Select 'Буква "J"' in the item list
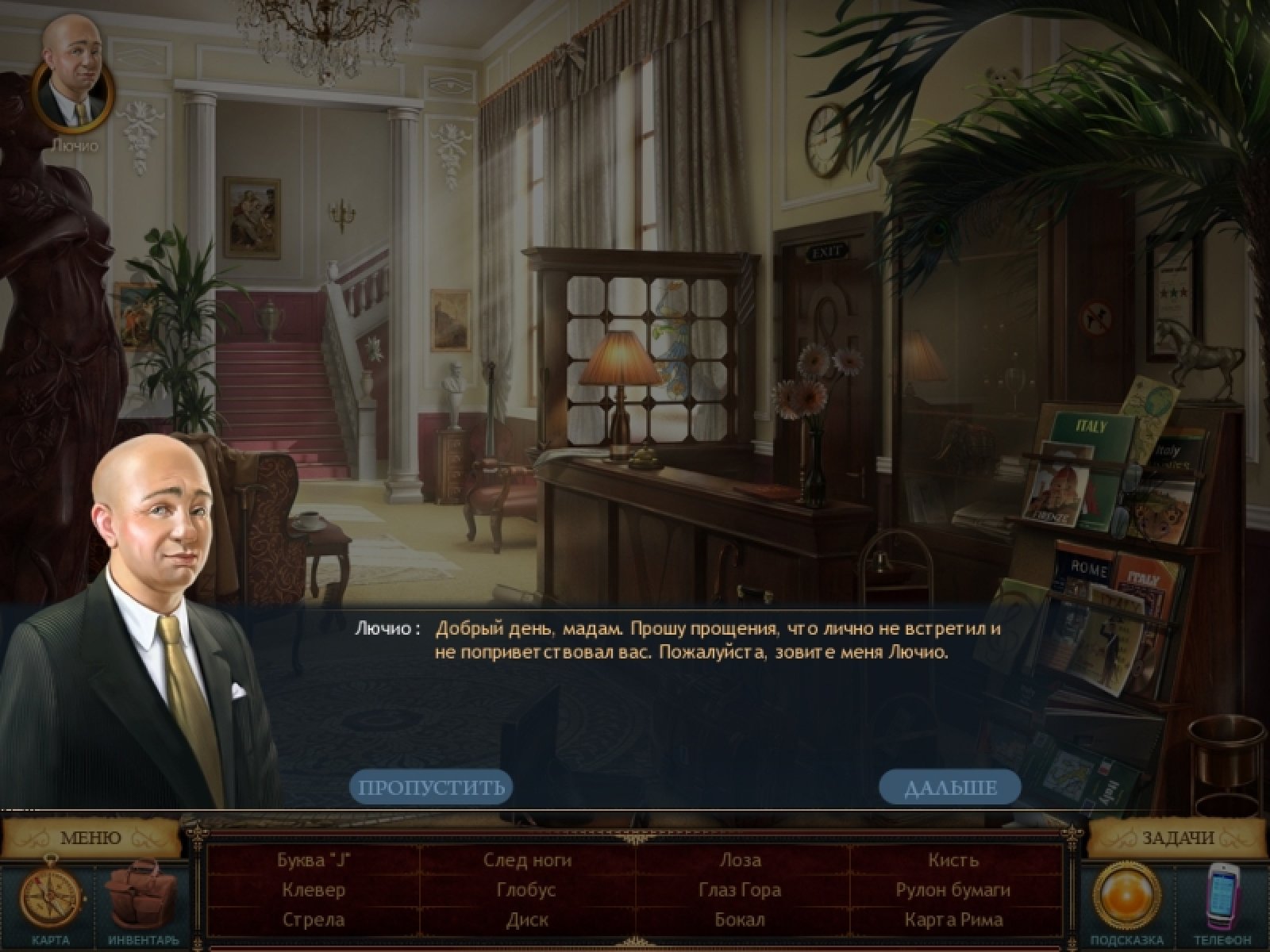1270x952 pixels. (314, 860)
